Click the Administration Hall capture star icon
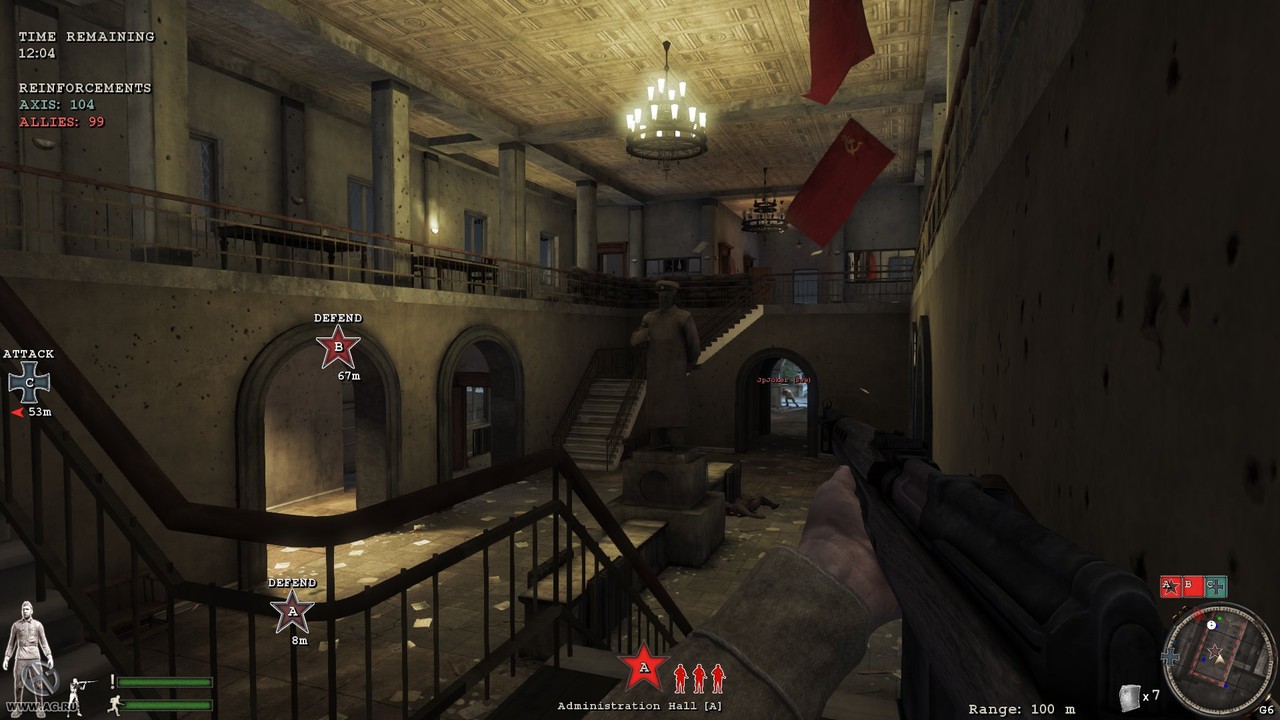 (643, 667)
